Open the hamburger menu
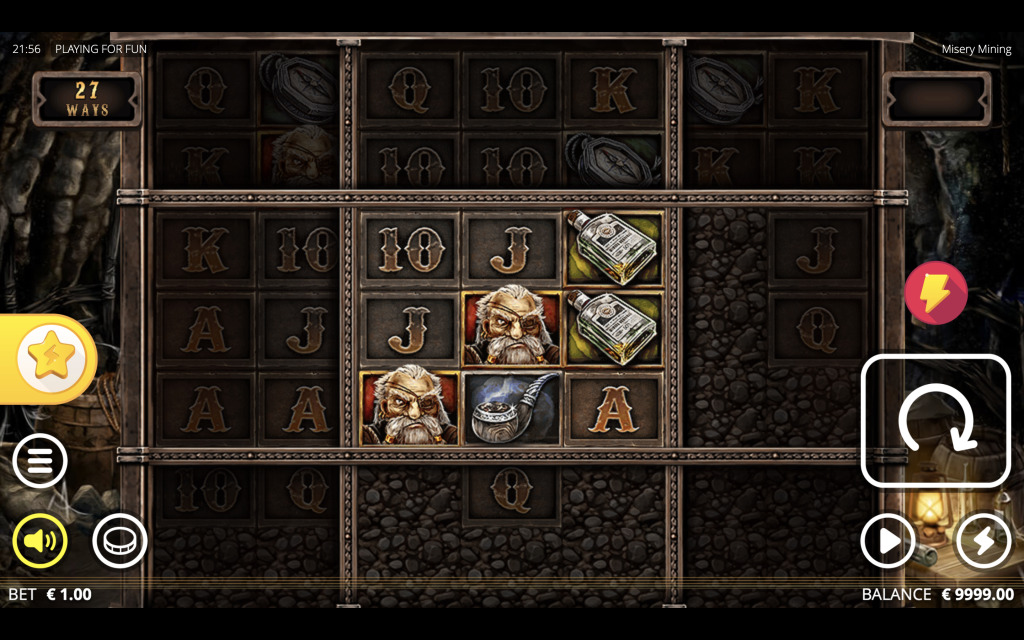Image resolution: width=1024 pixels, height=640 pixels. pos(40,461)
